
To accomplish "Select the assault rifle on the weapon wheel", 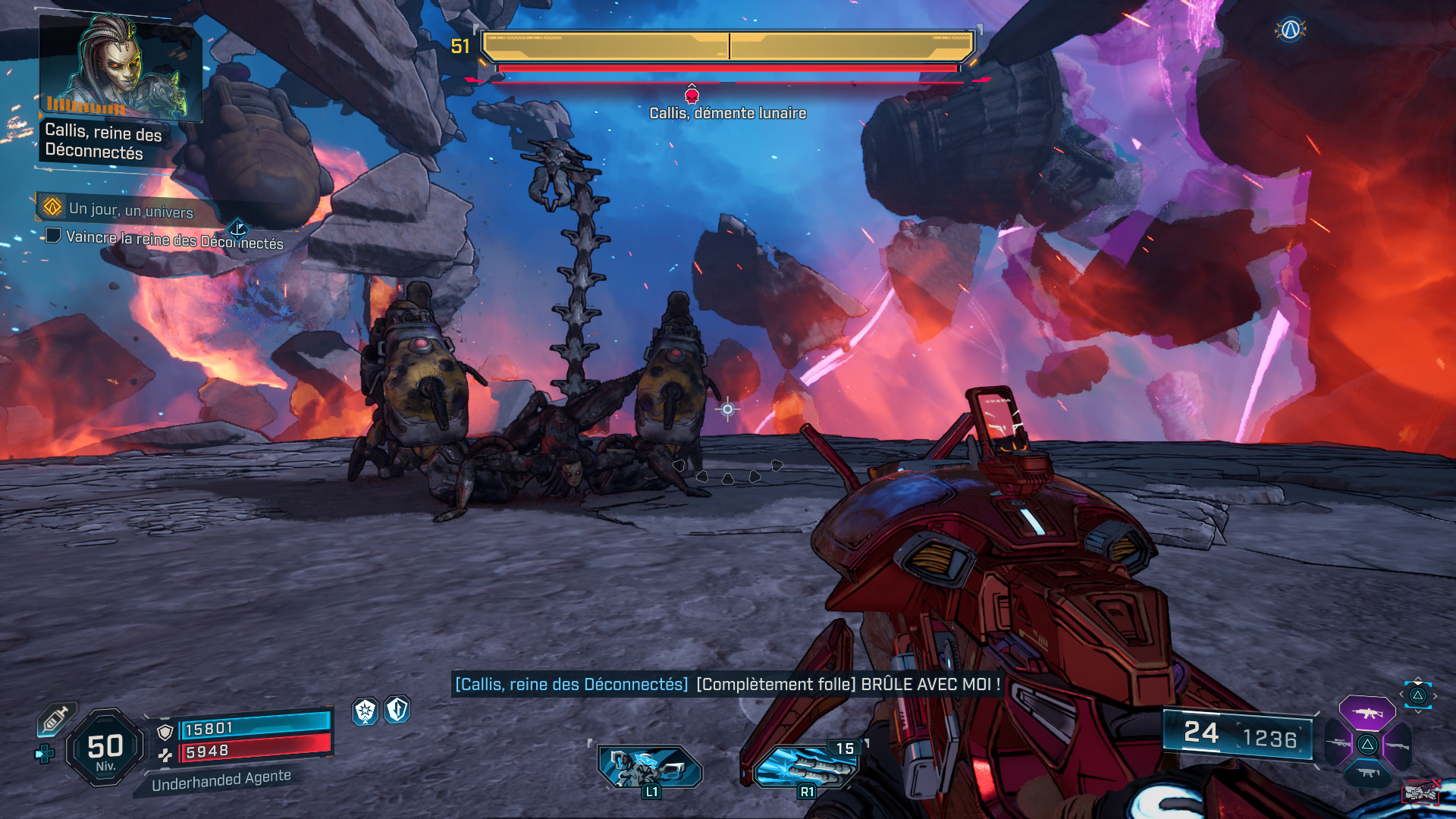I will (1367, 714).
